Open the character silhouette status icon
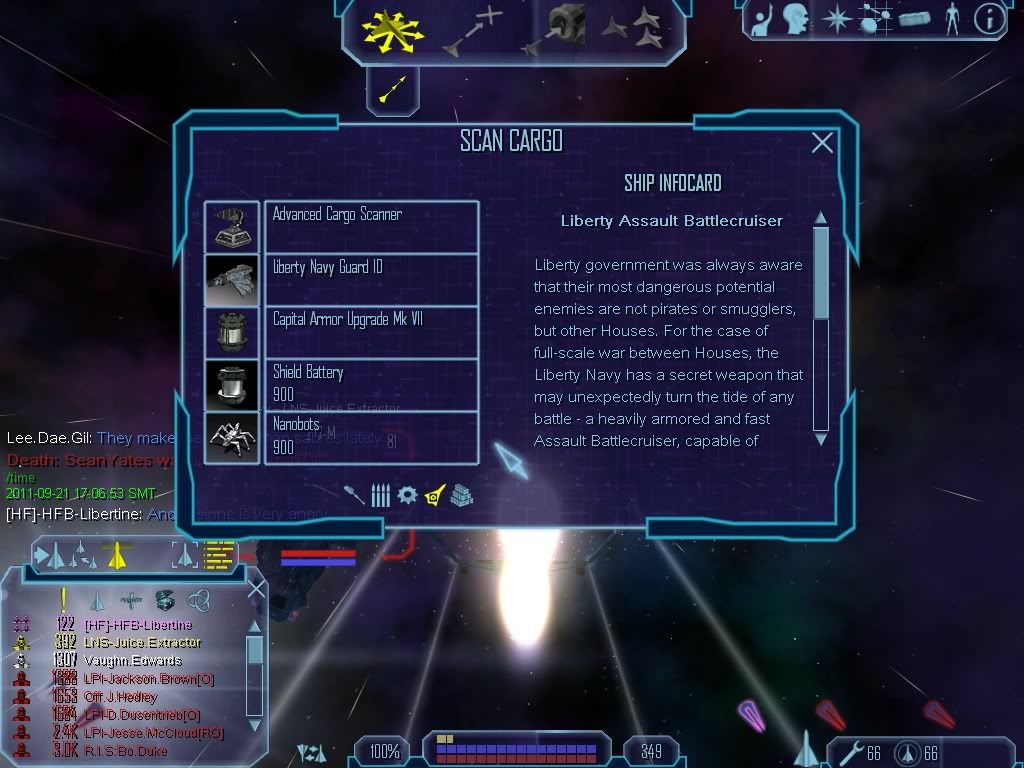 coord(951,19)
